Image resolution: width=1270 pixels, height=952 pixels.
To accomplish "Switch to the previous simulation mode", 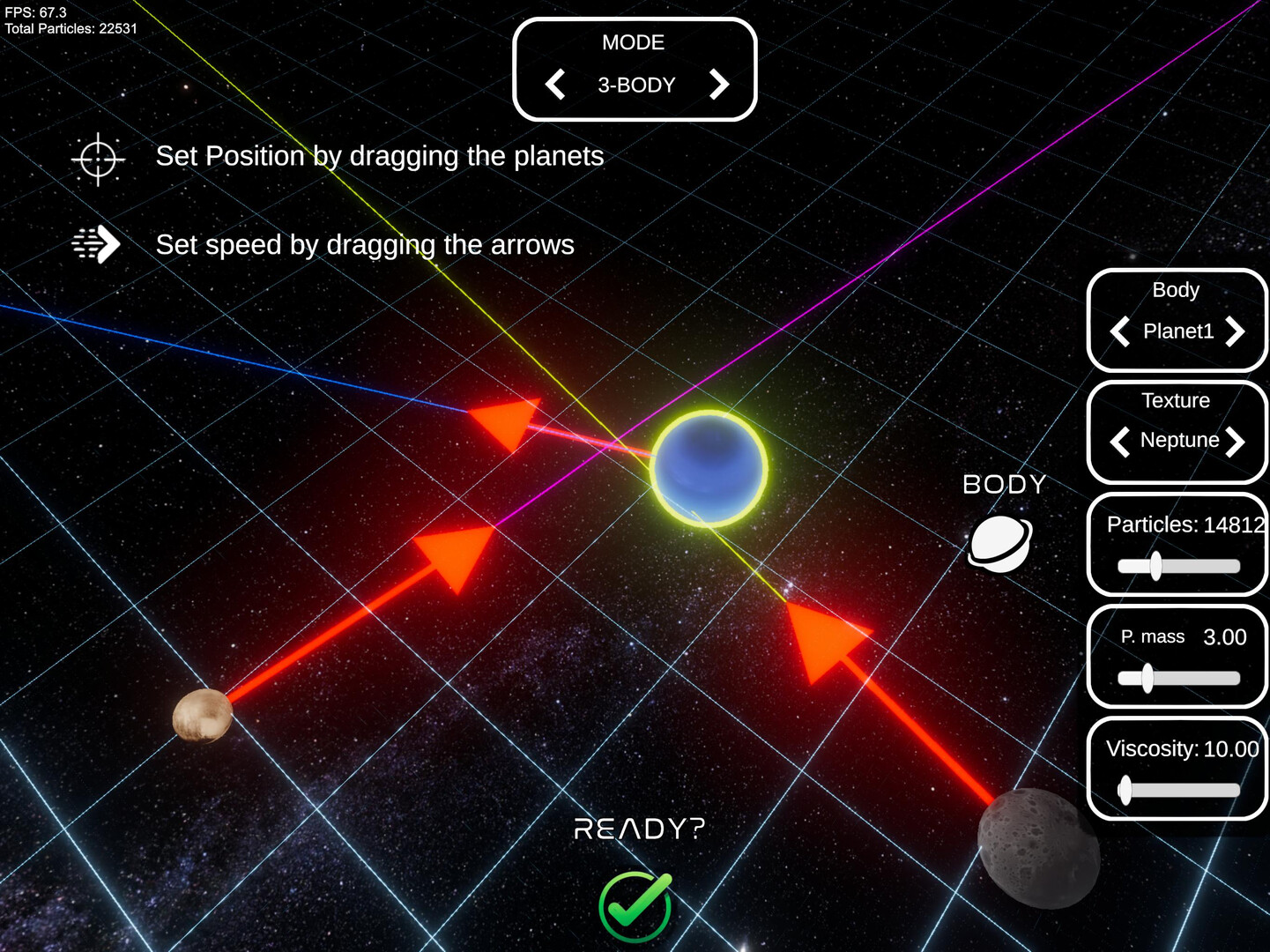I will pyautogui.click(x=555, y=86).
